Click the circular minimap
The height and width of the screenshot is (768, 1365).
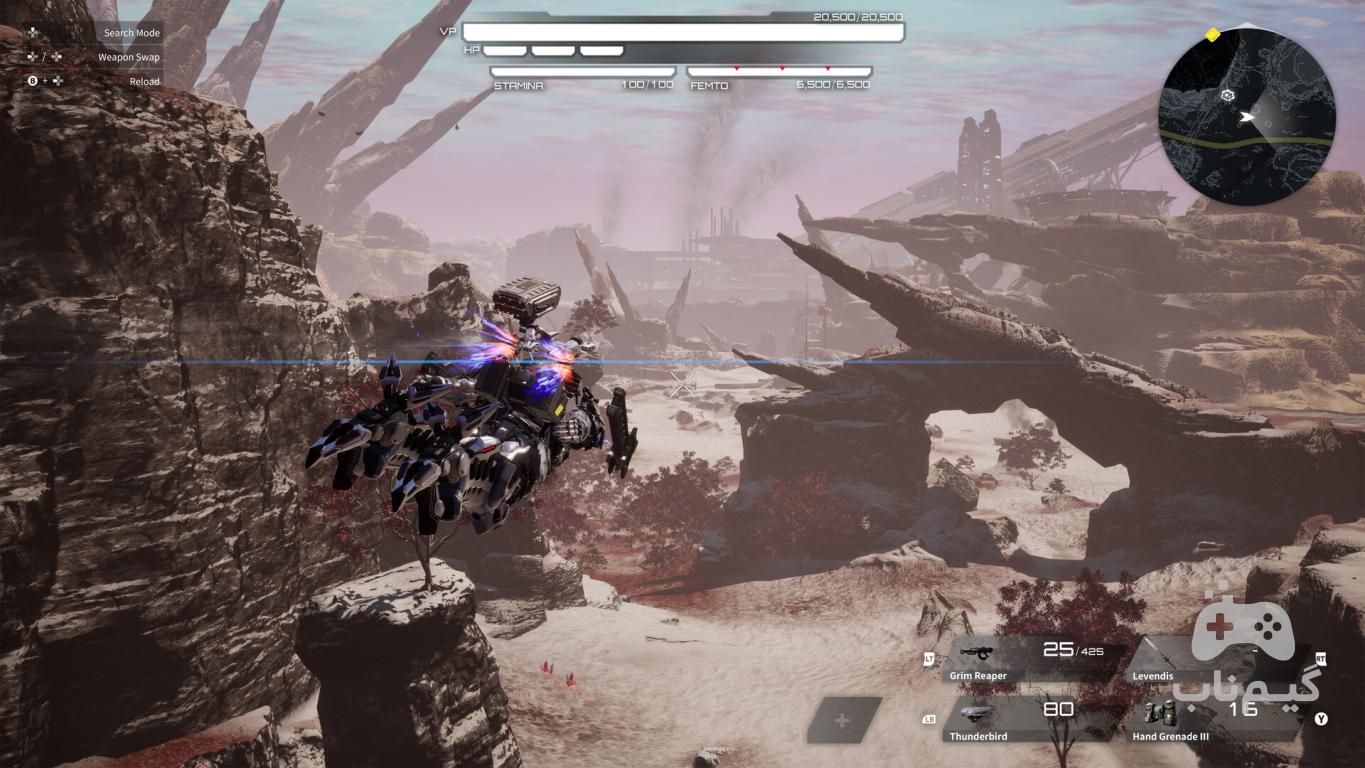point(1247,118)
